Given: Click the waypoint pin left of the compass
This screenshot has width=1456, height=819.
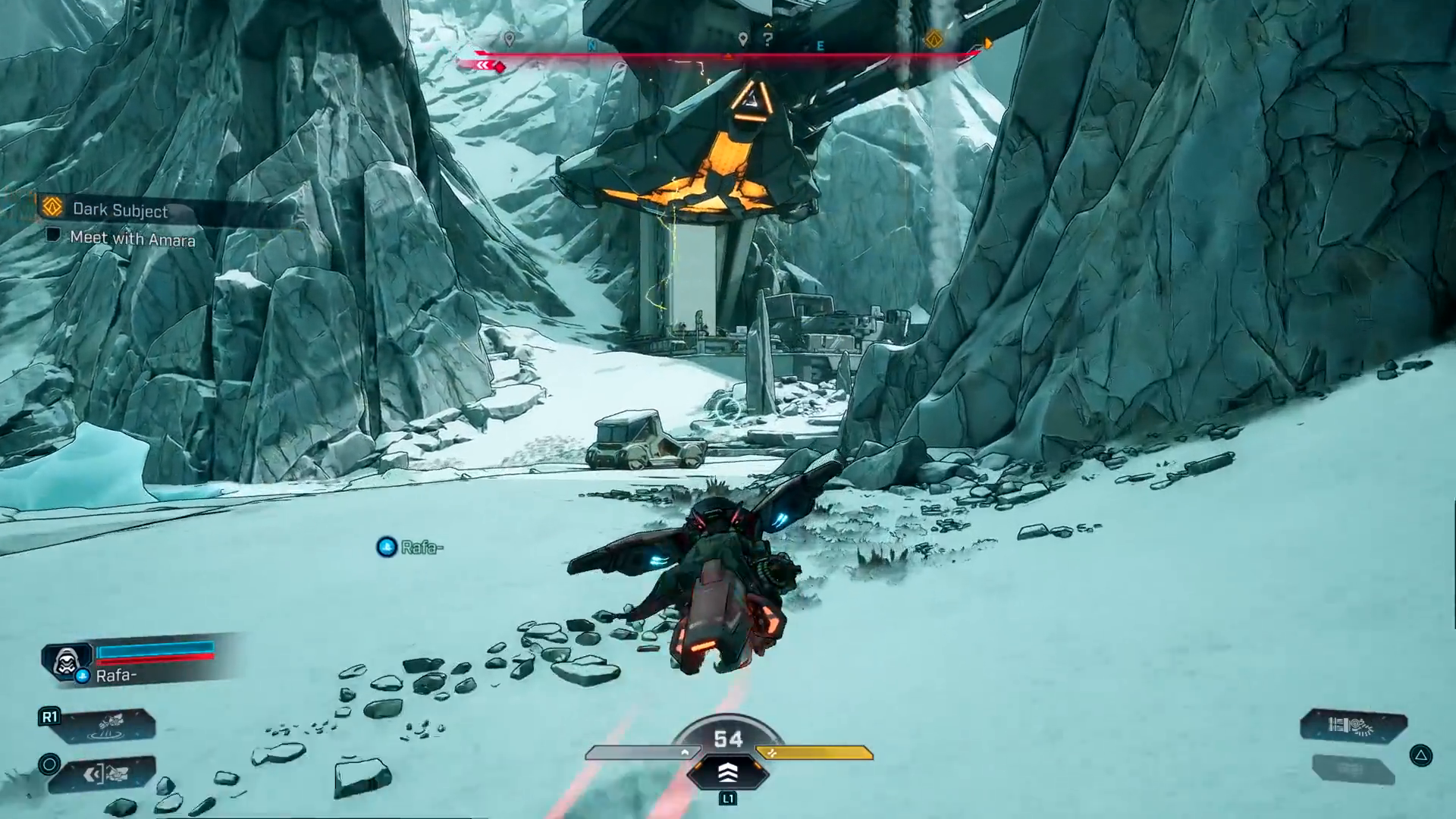Looking at the screenshot, I should point(510,38).
